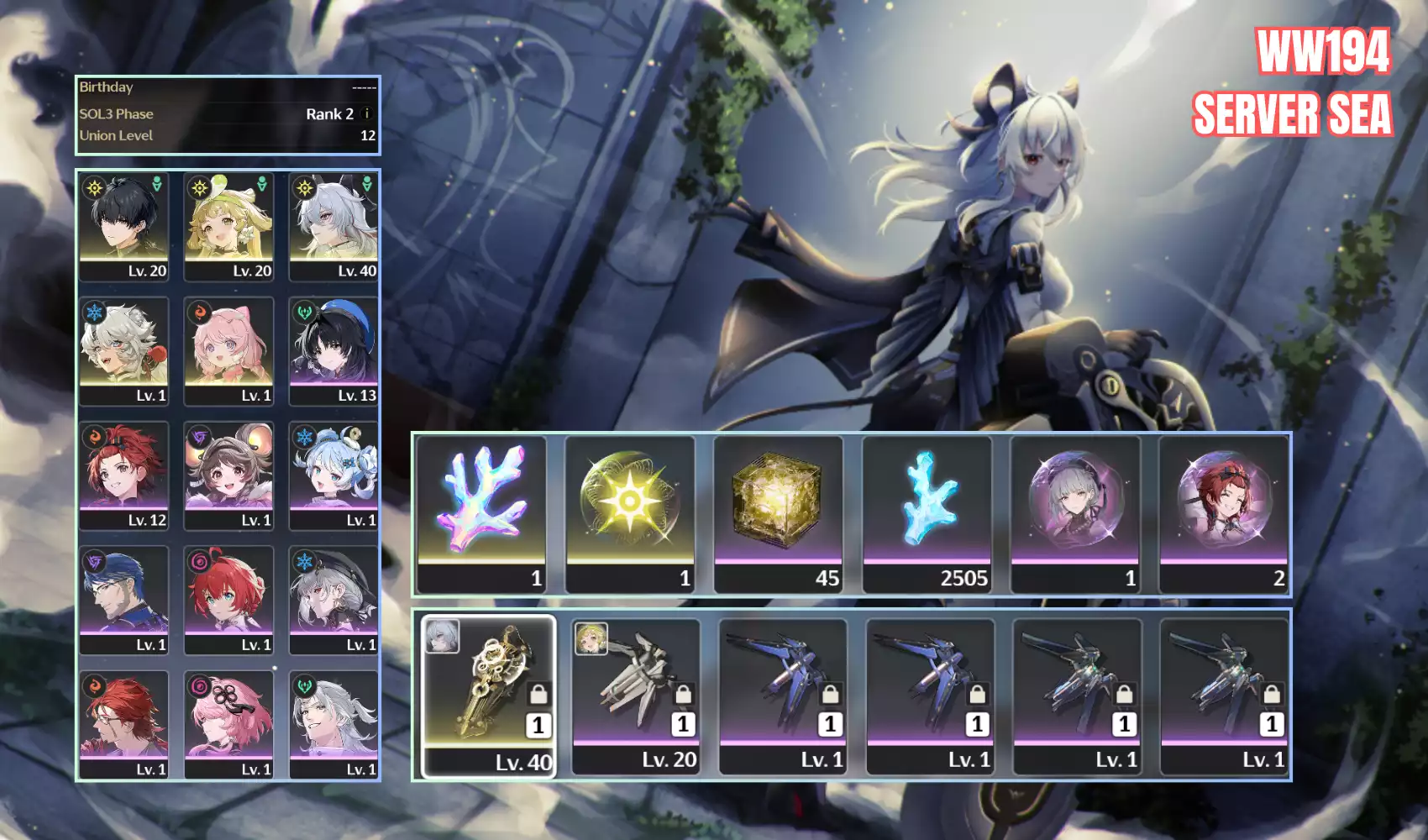
Task: Select the golden star orb item
Action: pyautogui.click(x=630, y=513)
